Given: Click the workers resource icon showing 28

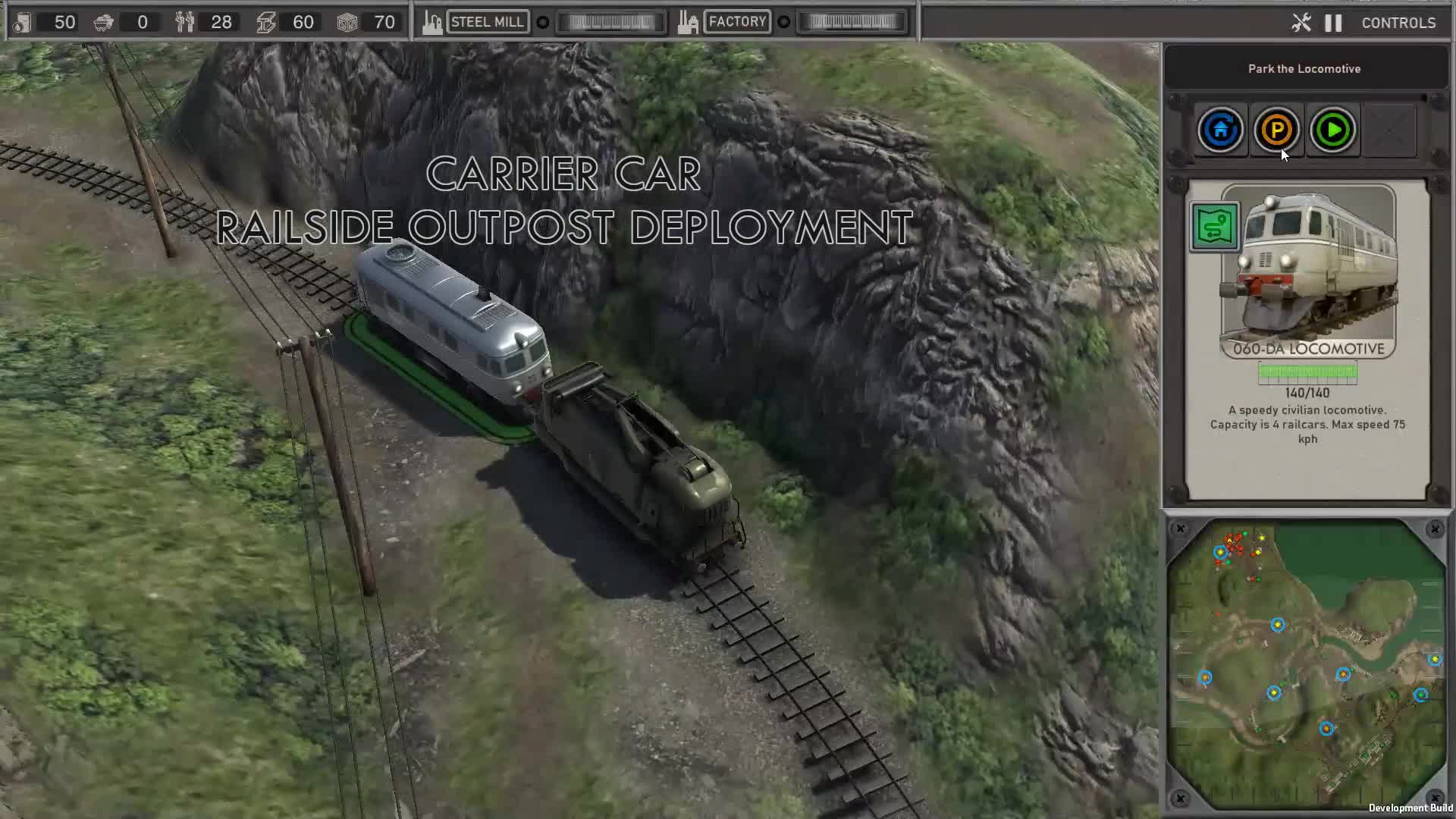Looking at the screenshot, I should click(184, 22).
